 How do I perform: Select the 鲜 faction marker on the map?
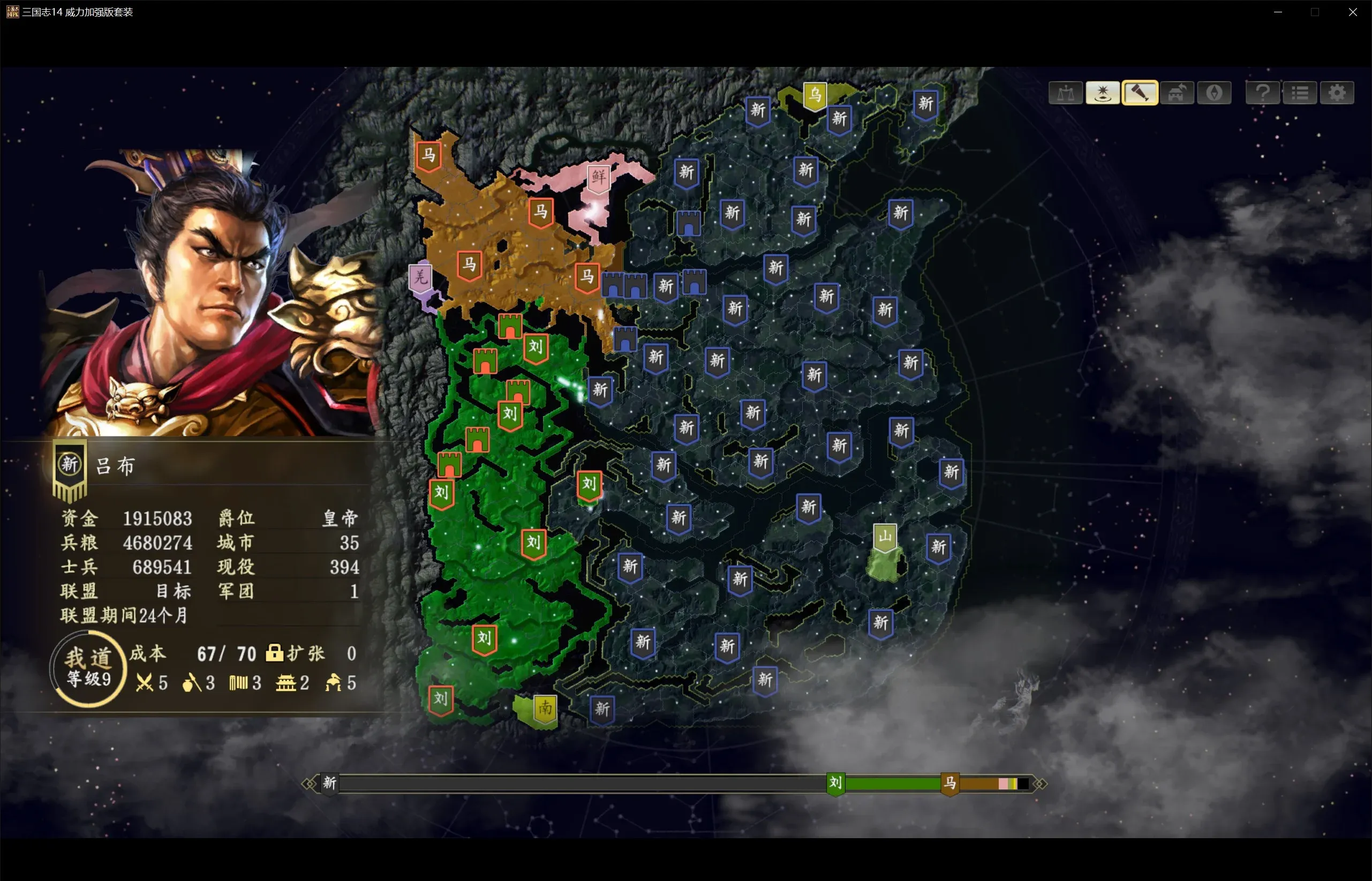pyautogui.click(x=599, y=177)
